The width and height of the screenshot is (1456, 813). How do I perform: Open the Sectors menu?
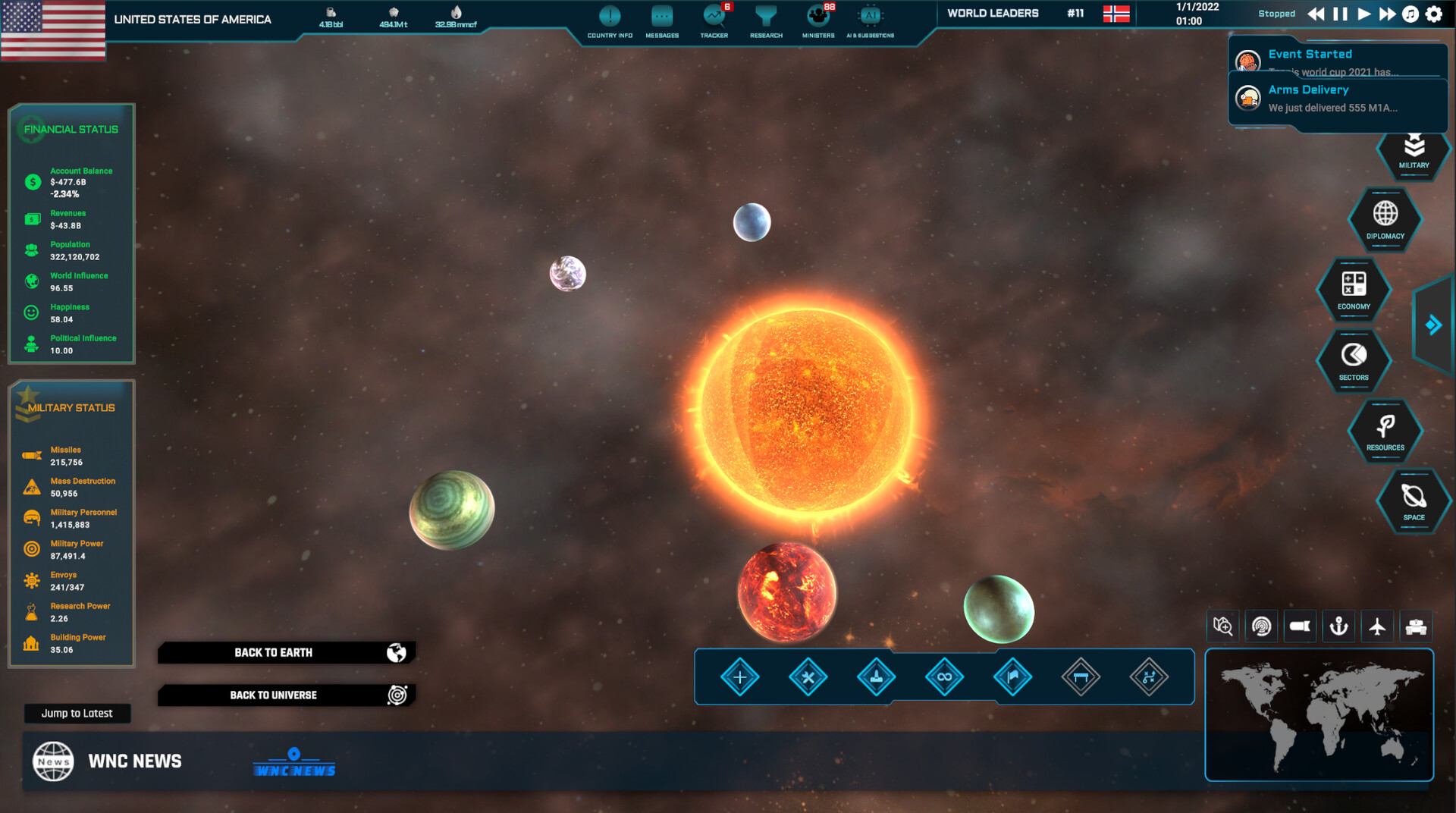pyautogui.click(x=1354, y=360)
